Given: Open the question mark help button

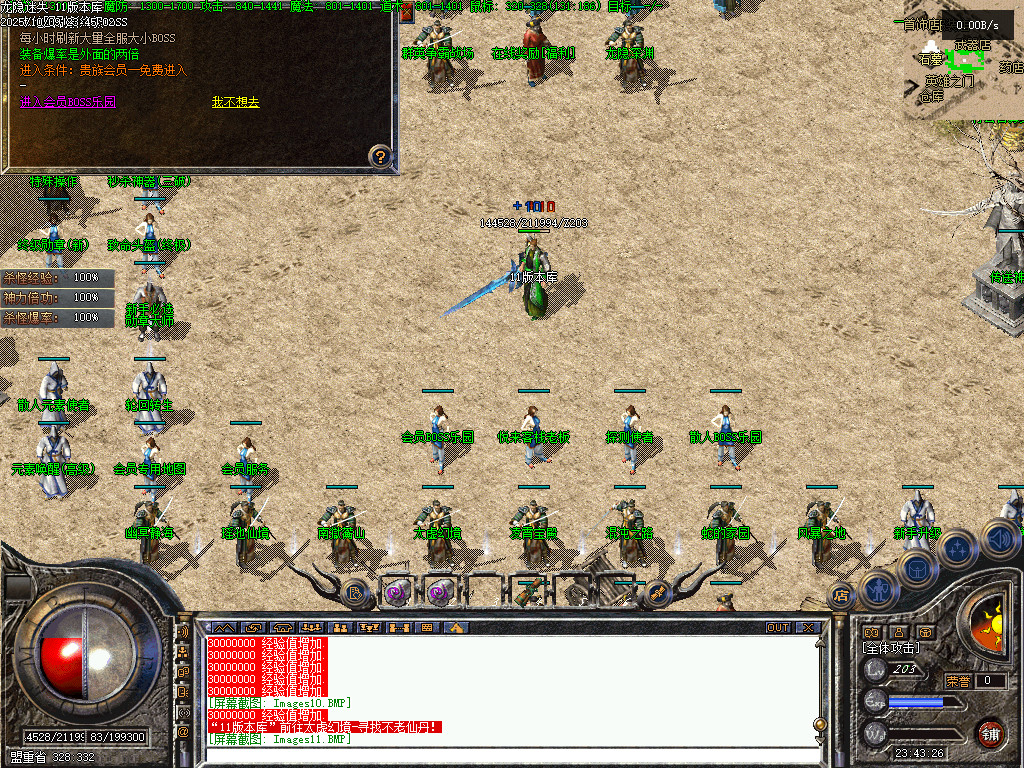Looking at the screenshot, I should [380, 156].
